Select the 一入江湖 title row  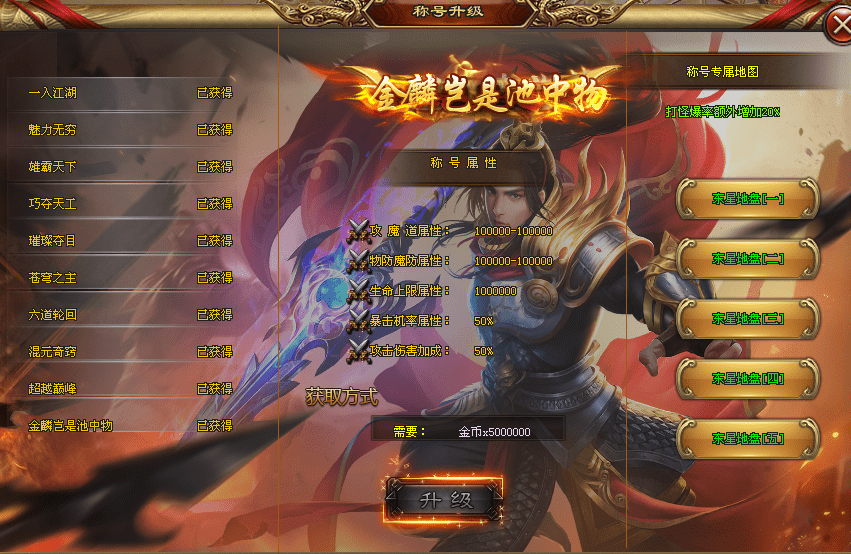[x=130, y=93]
